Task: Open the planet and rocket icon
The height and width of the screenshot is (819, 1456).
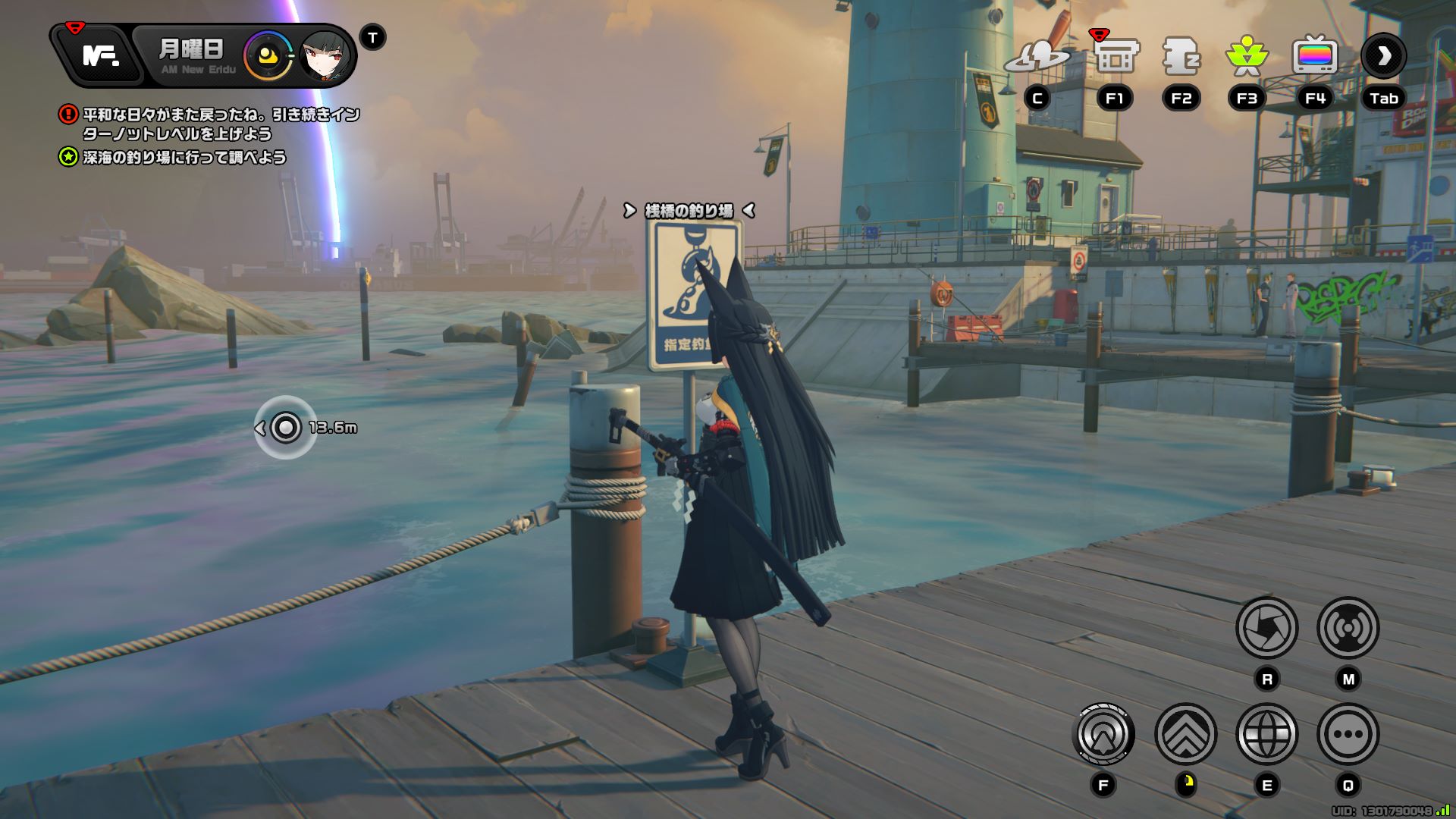Action: 1037,56
